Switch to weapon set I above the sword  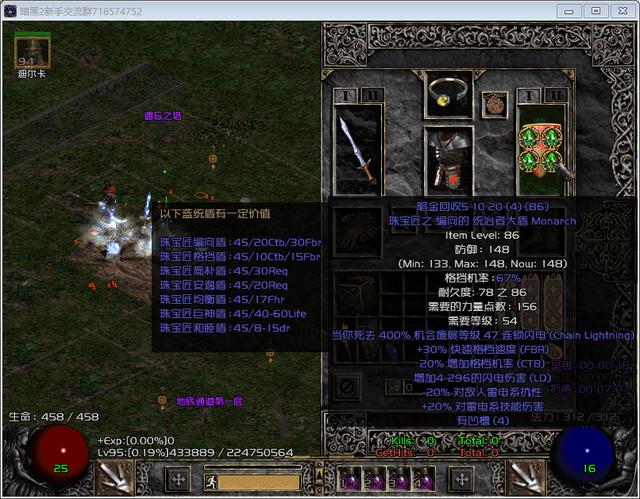pyautogui.click(x=343, y=95)
